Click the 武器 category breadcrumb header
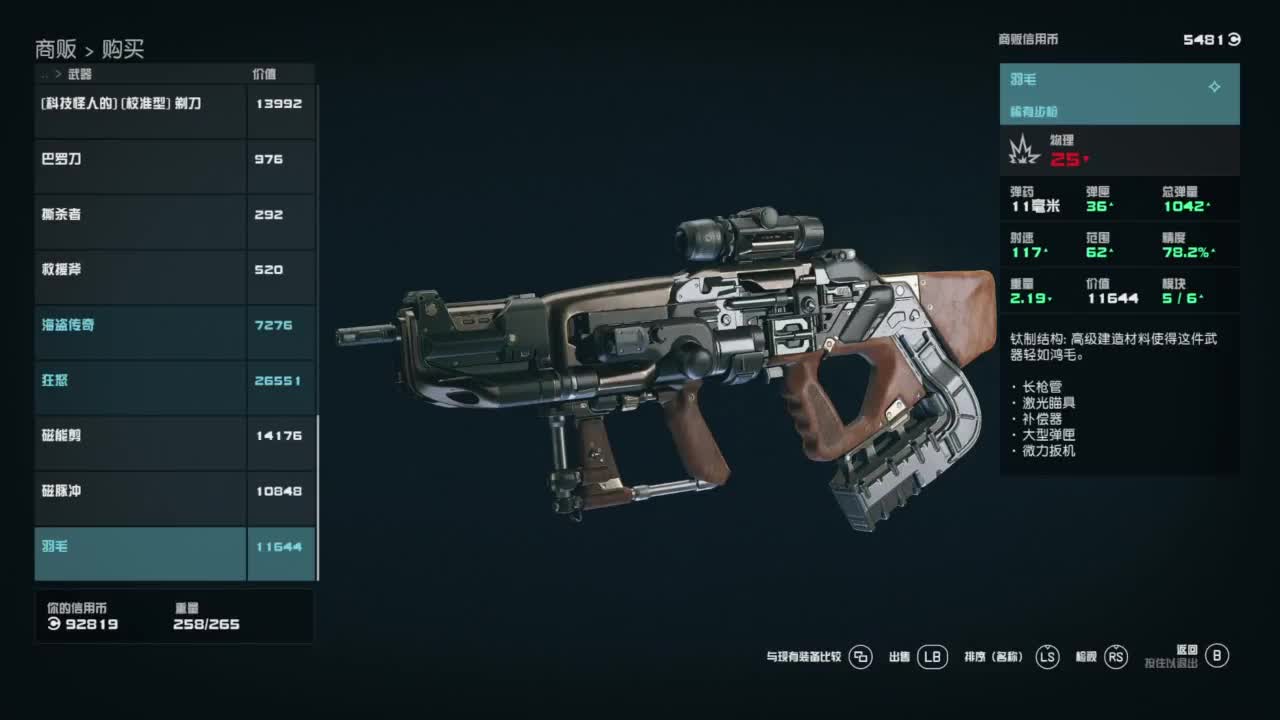 tap(79, 74)
